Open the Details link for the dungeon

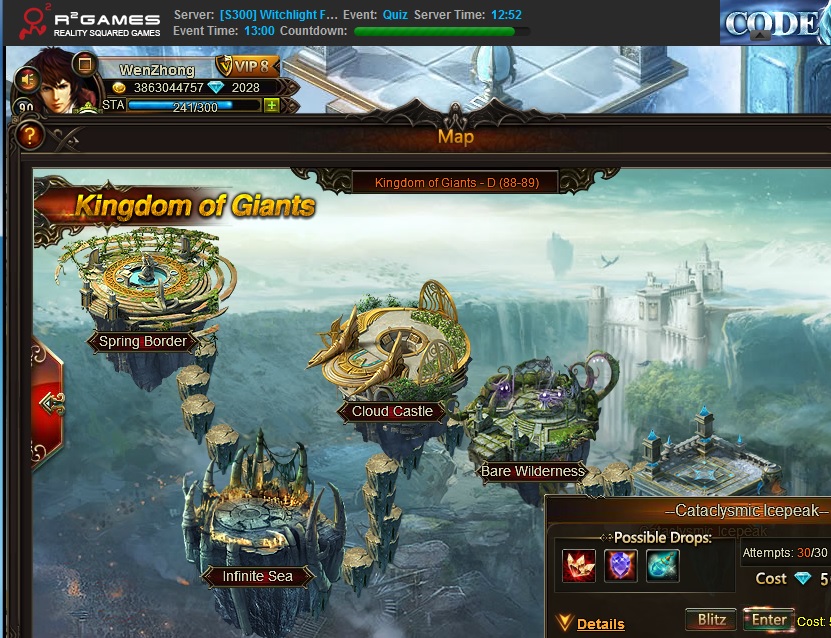click(600, 624)
